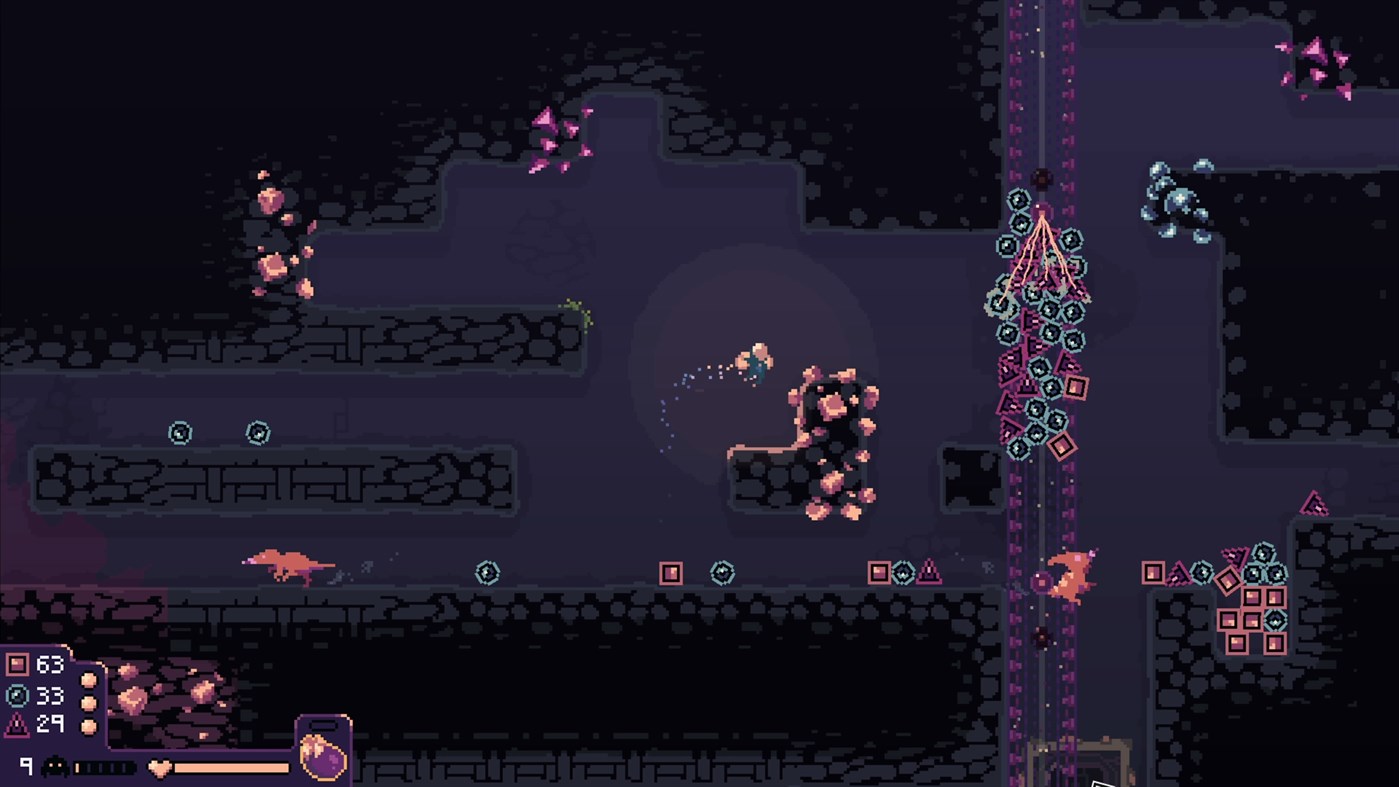This screenshot has height=787, width=1399.
Task: Toggle the middle pip beside the 33 counter
Action: [x=90, y=702]
